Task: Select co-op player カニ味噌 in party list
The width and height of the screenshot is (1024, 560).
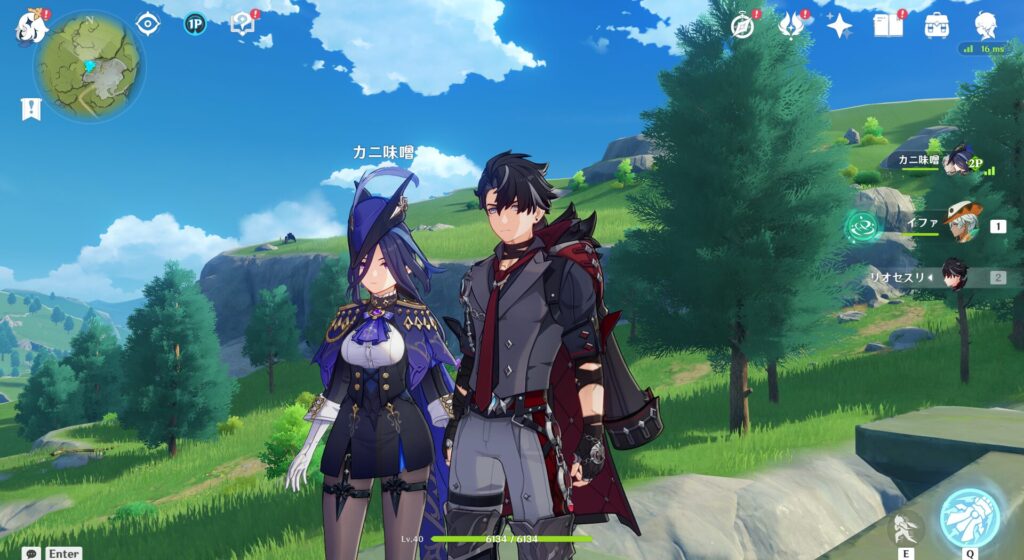Action: click(958, 161)
